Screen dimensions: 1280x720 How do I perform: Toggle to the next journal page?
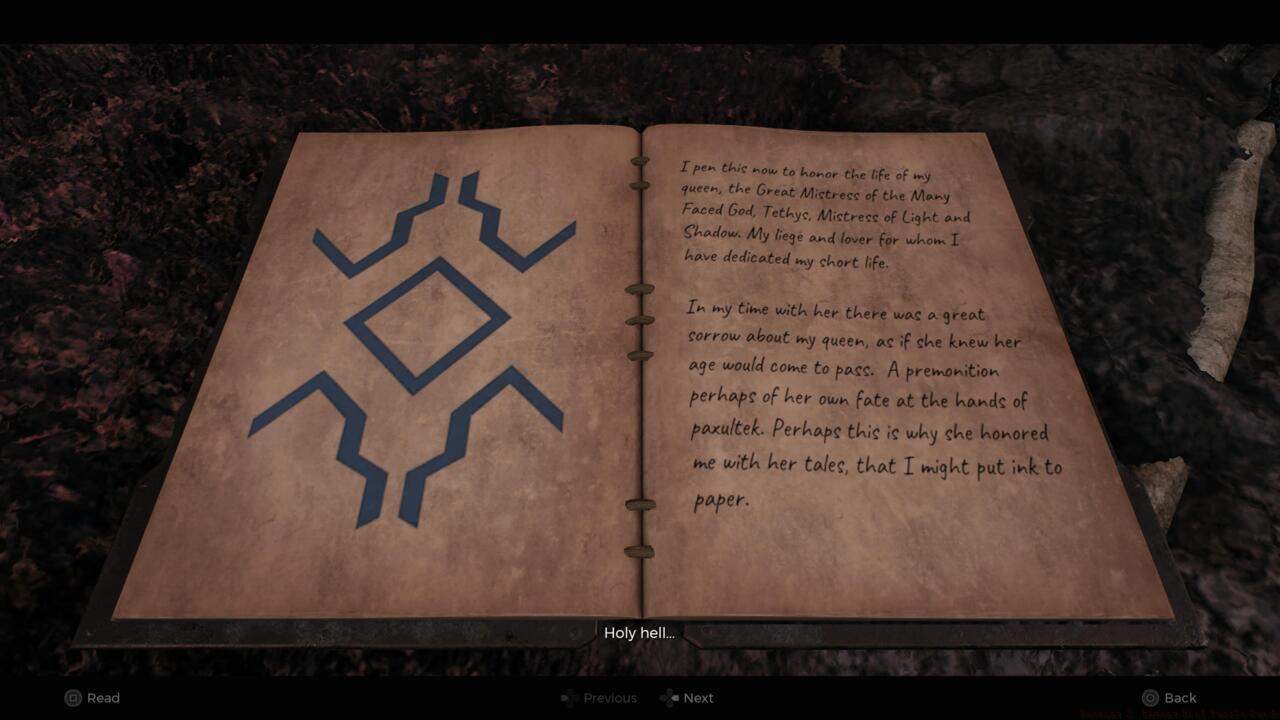point(688,698)
